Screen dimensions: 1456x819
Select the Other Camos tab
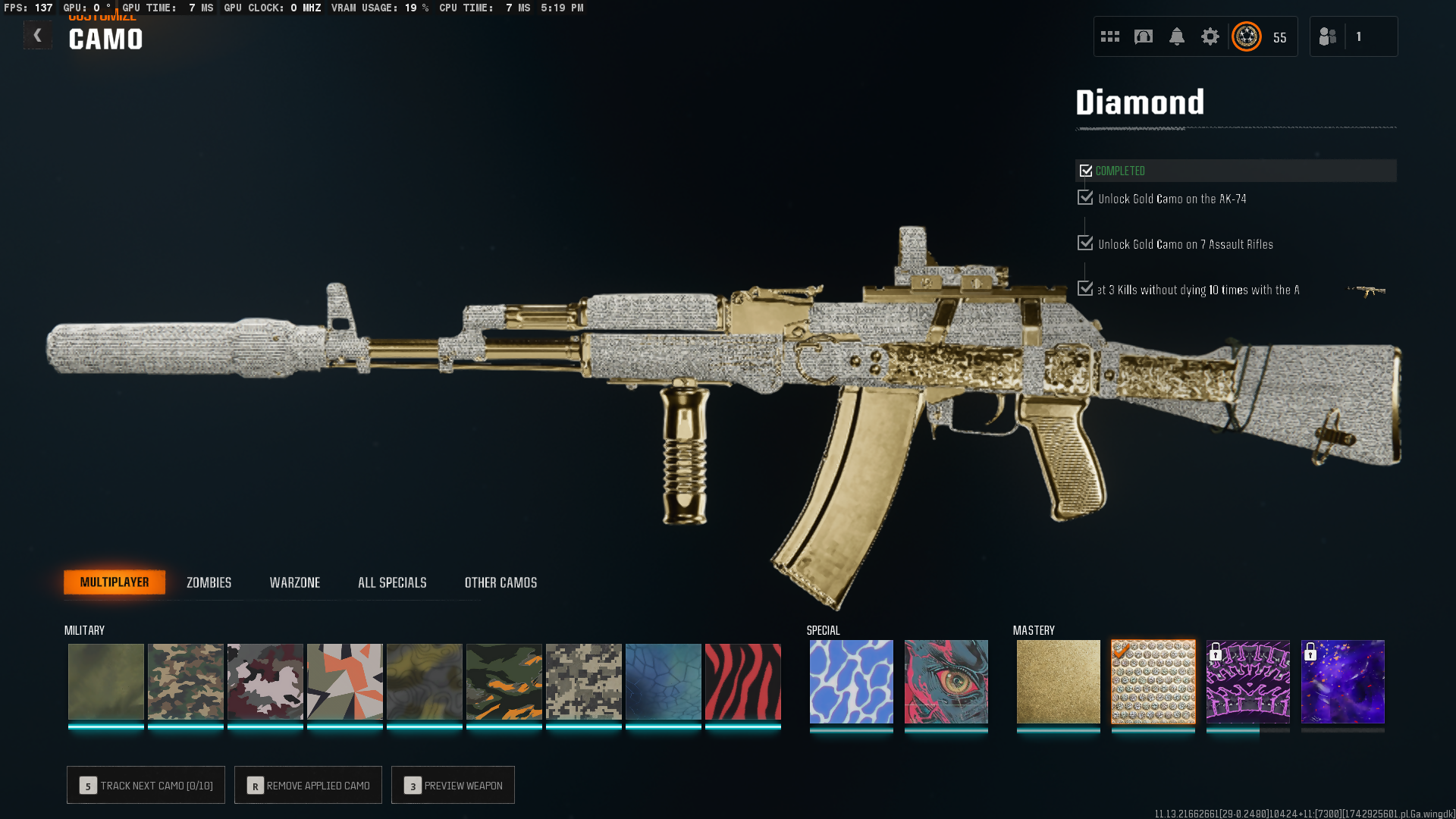coord(500,582)
